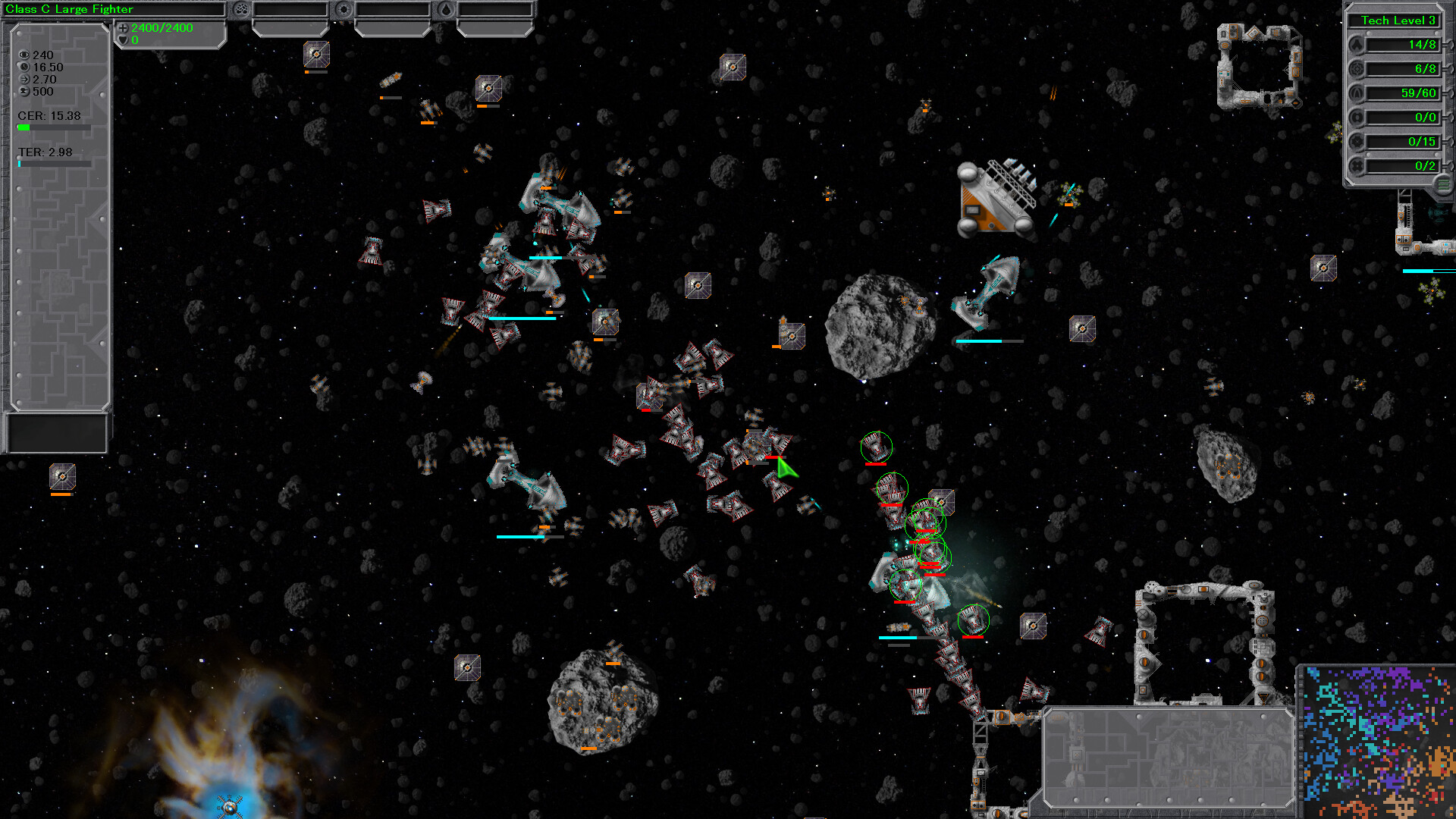Expand the peg beside the 59/60 row
The height and width of the screenshot is (819, 1456).
tap(1451, 93)
